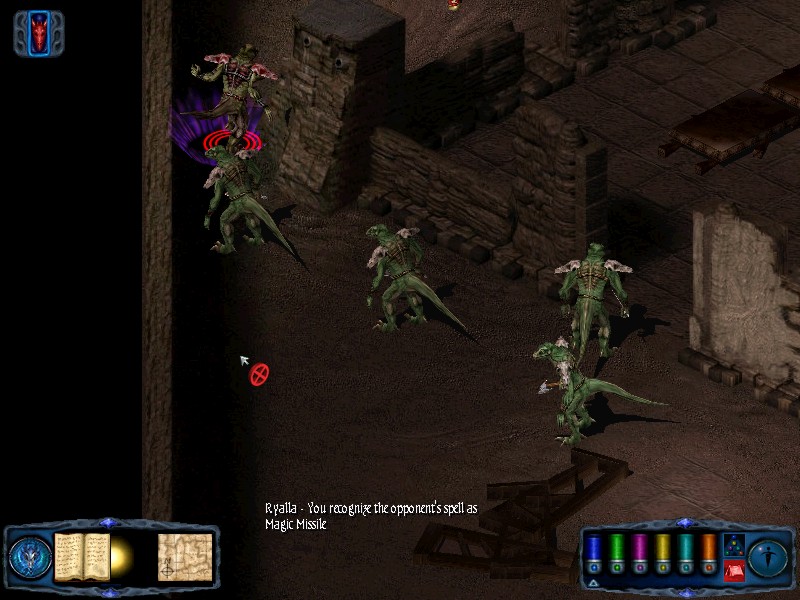Click the red dragon head portrait
The image size is (800, 600).
click(x=39, y=33)
